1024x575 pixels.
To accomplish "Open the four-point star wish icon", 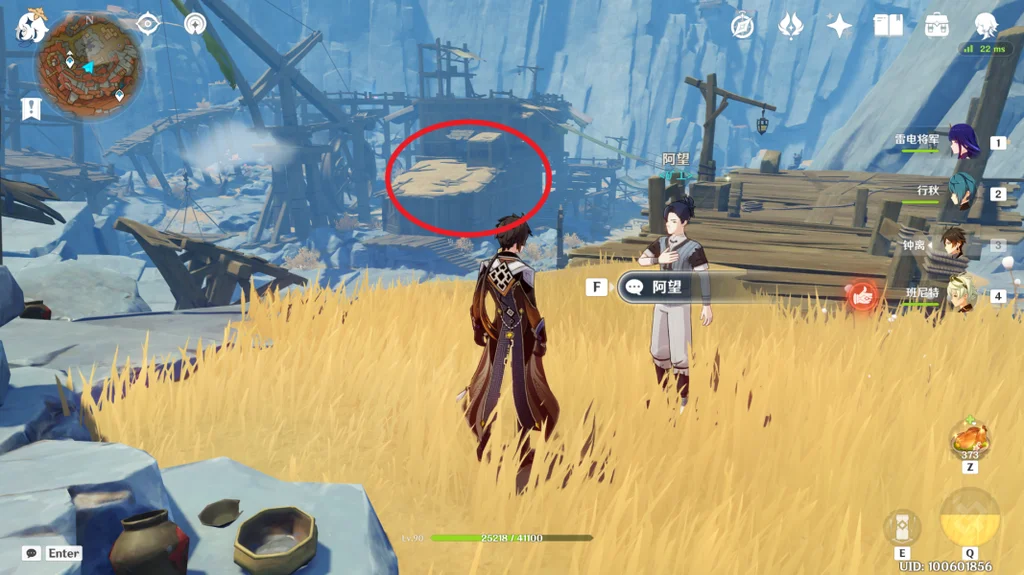I will 839,26.
